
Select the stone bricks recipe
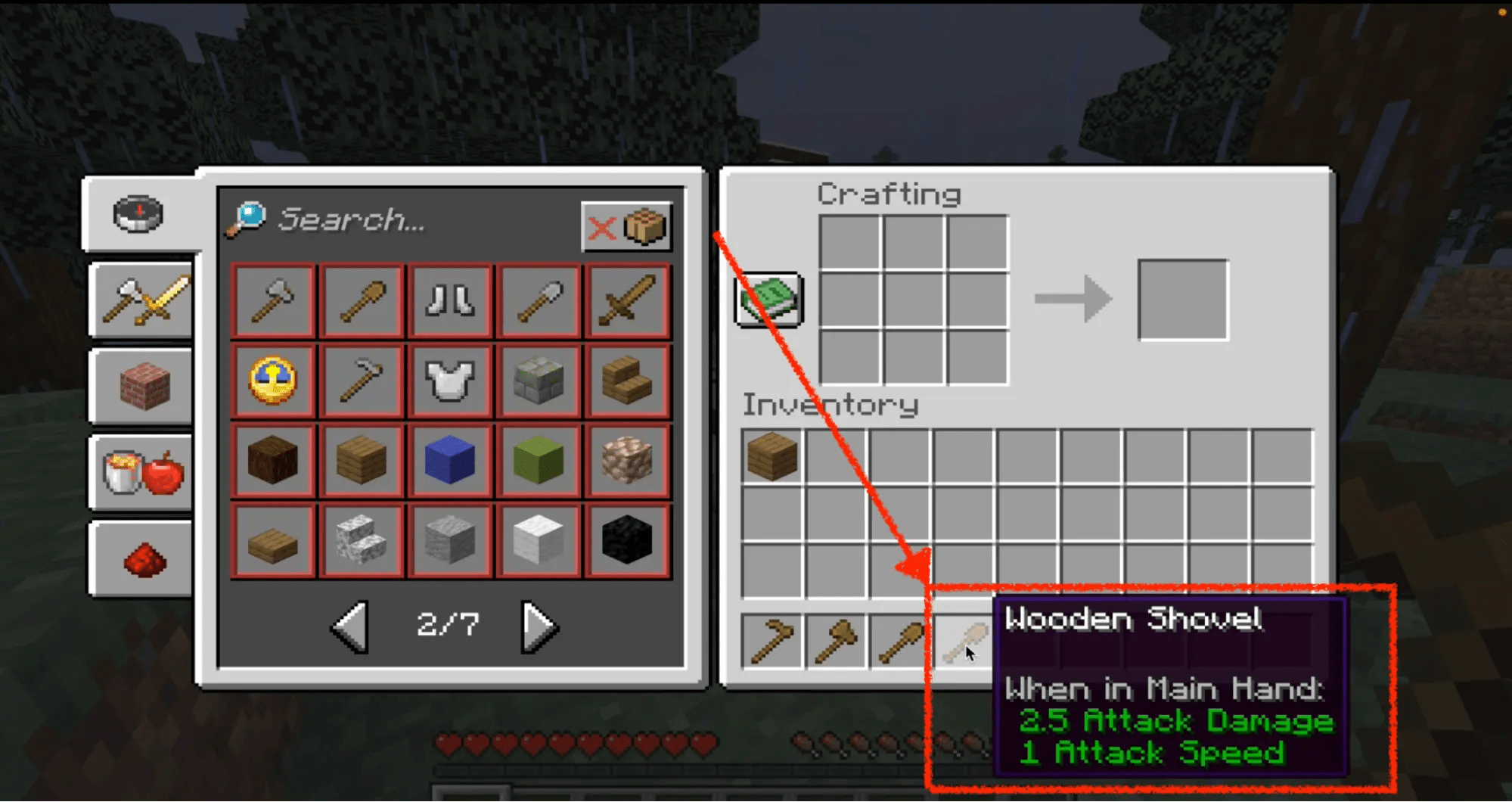click(539, 381)
